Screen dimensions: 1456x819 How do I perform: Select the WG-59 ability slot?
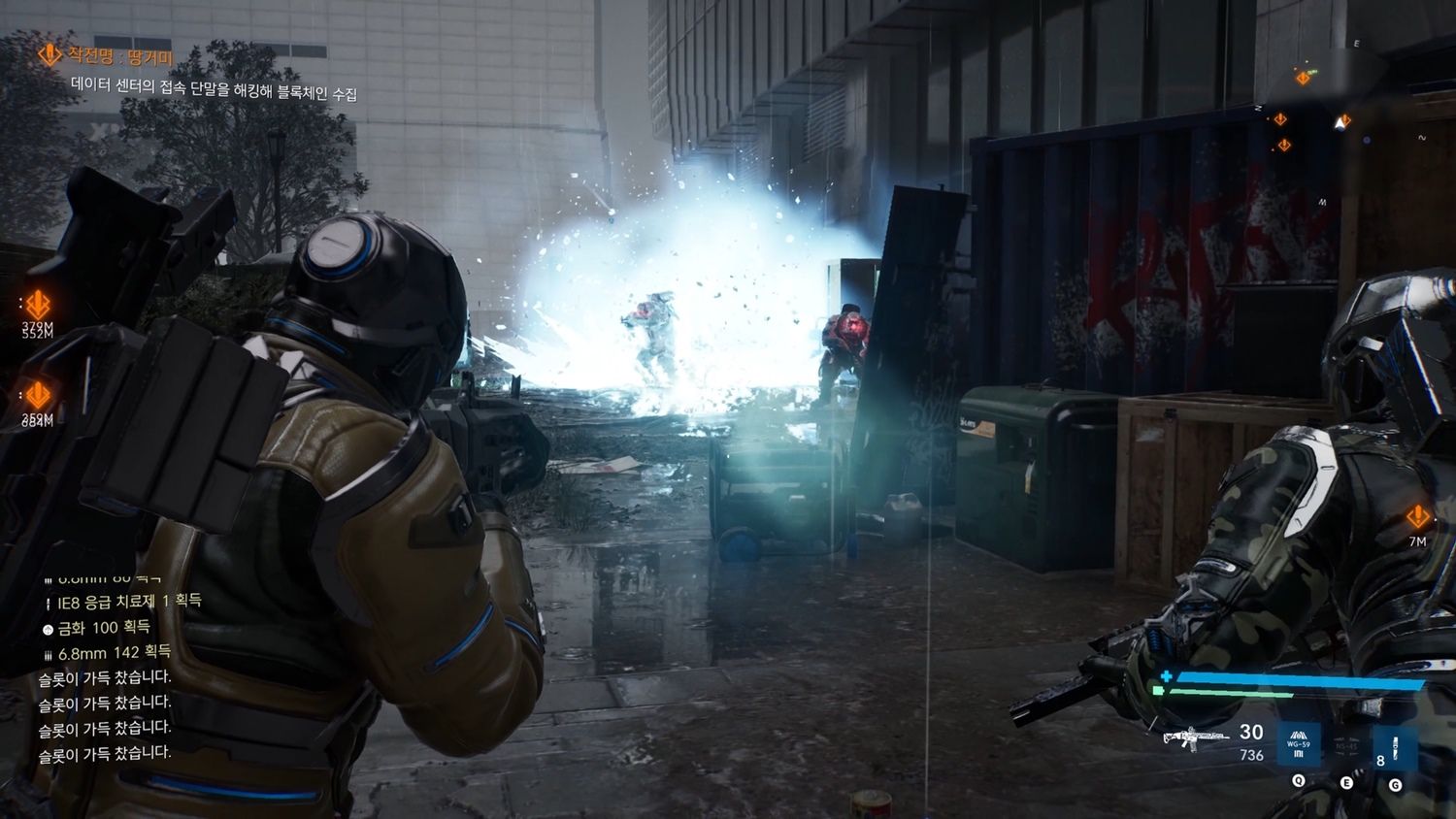1298,746
